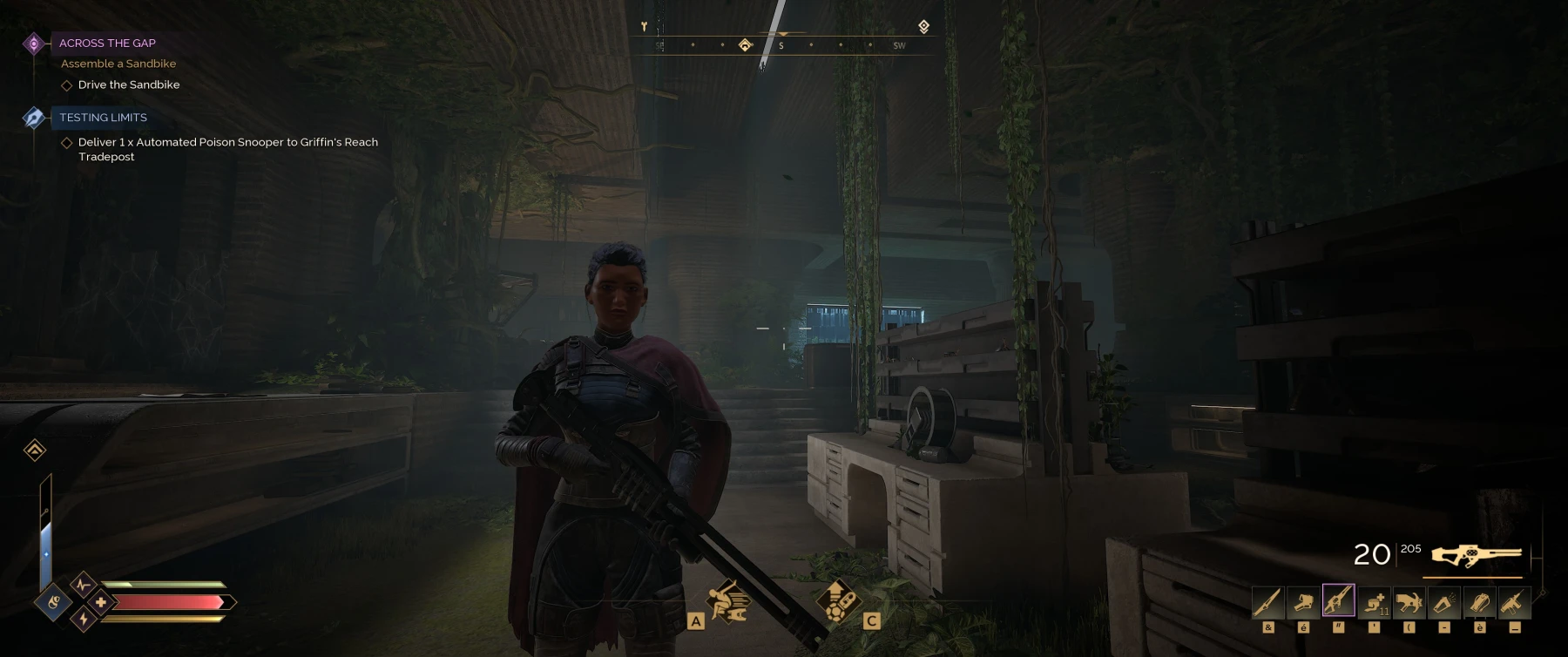Click the equipped rifle icon beside ammo

[x=1476, y=555]
